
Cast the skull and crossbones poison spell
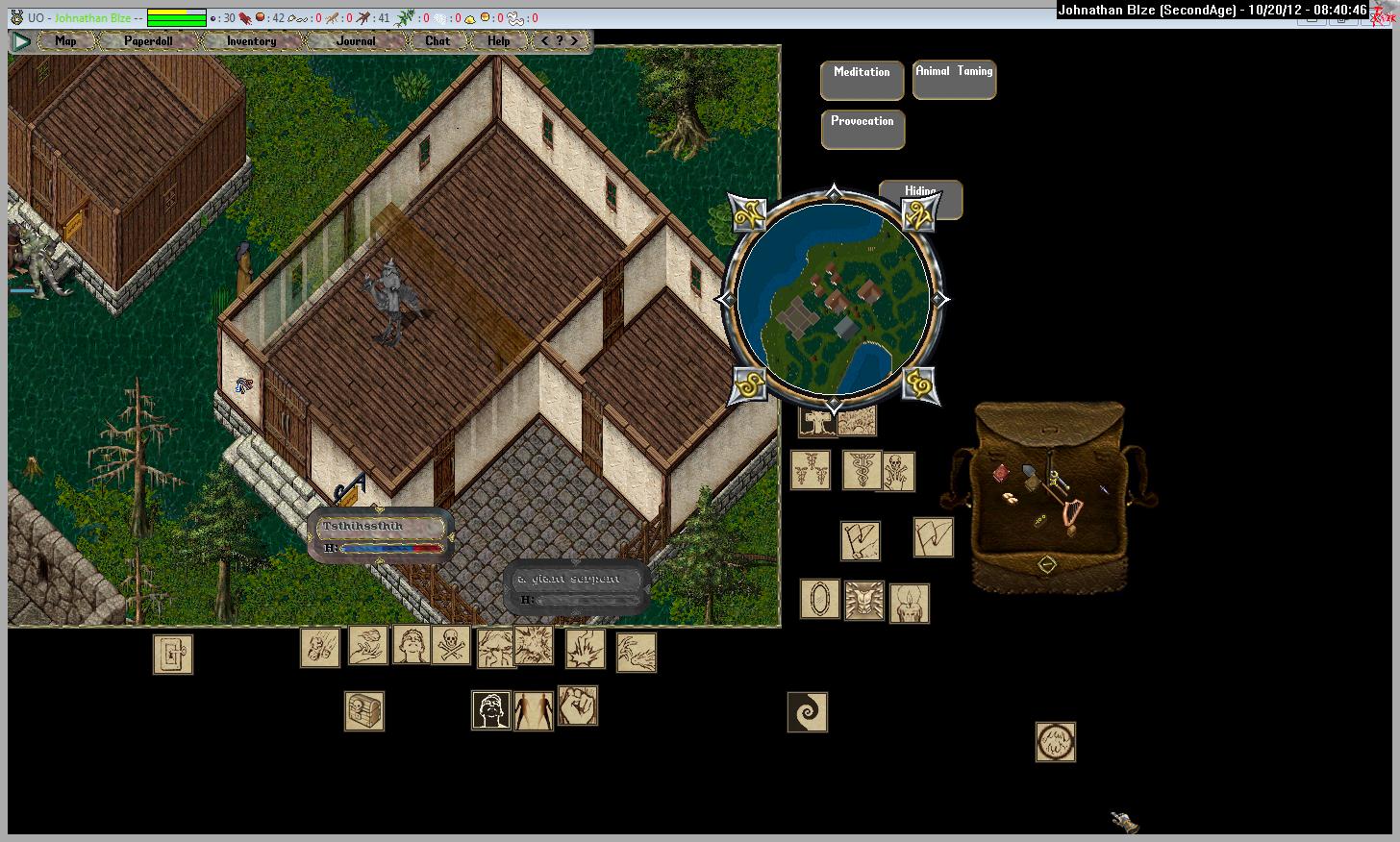point(451,646)
